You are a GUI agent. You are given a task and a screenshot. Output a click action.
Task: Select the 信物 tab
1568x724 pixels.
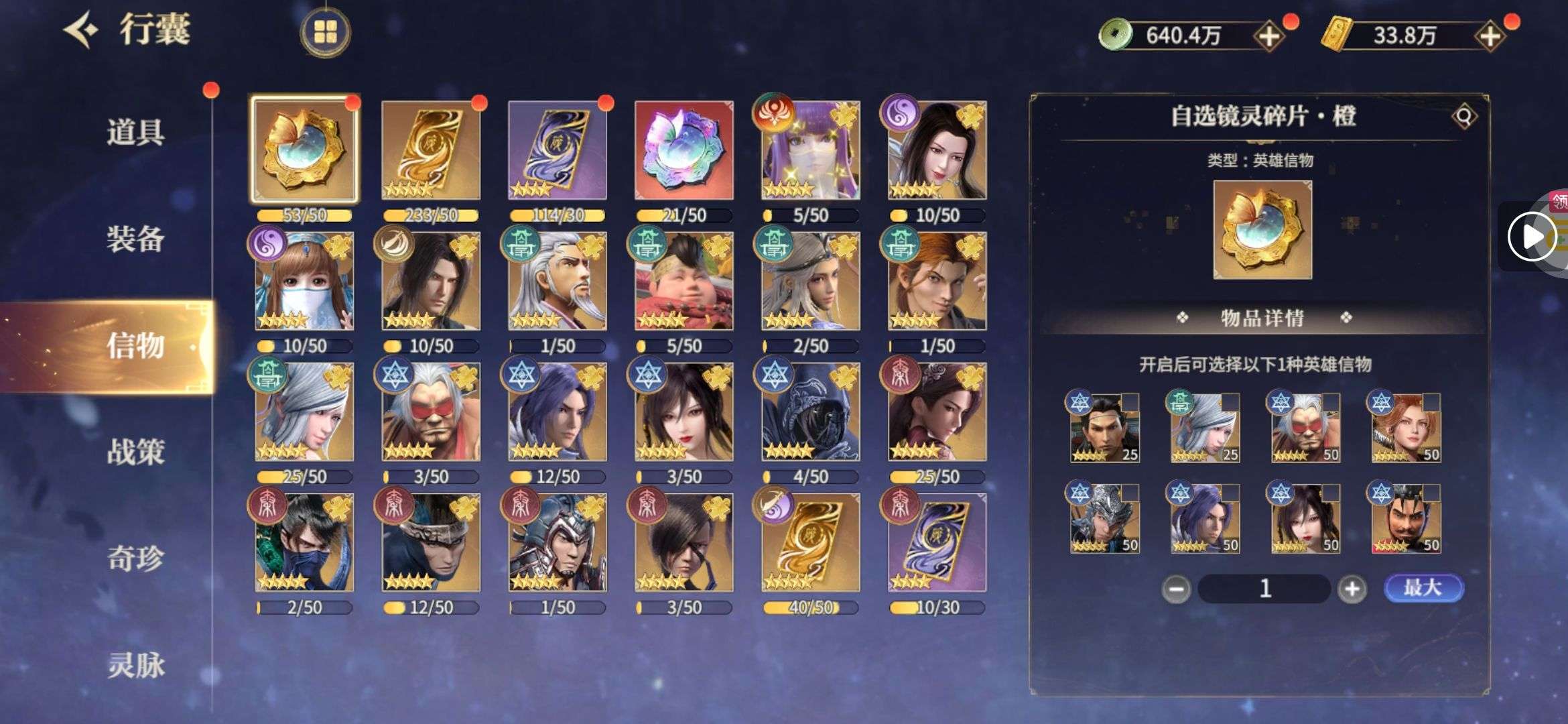[135, 346]
